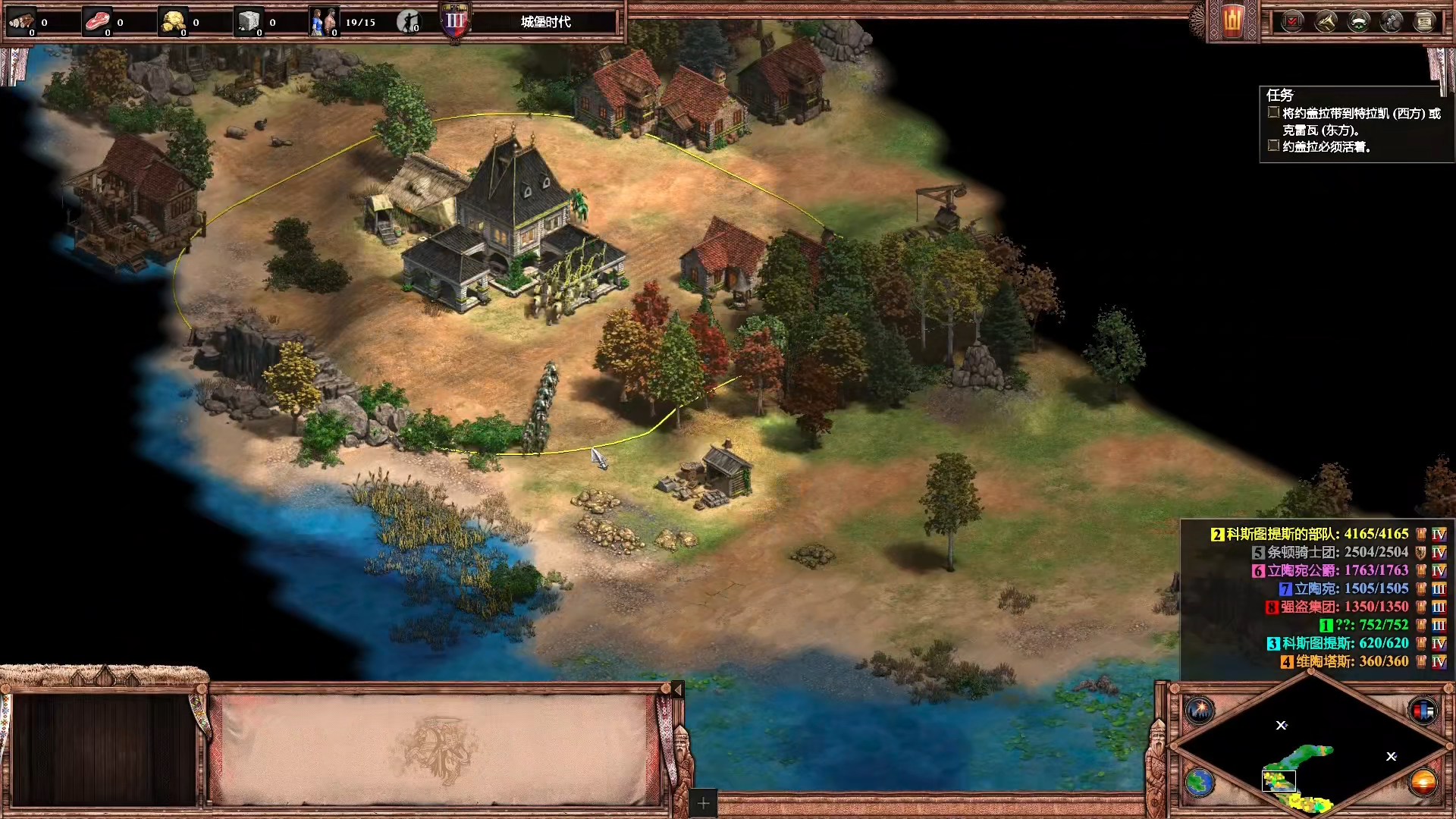
Task: Open the tech tree button
Action: click(1392, 21)
